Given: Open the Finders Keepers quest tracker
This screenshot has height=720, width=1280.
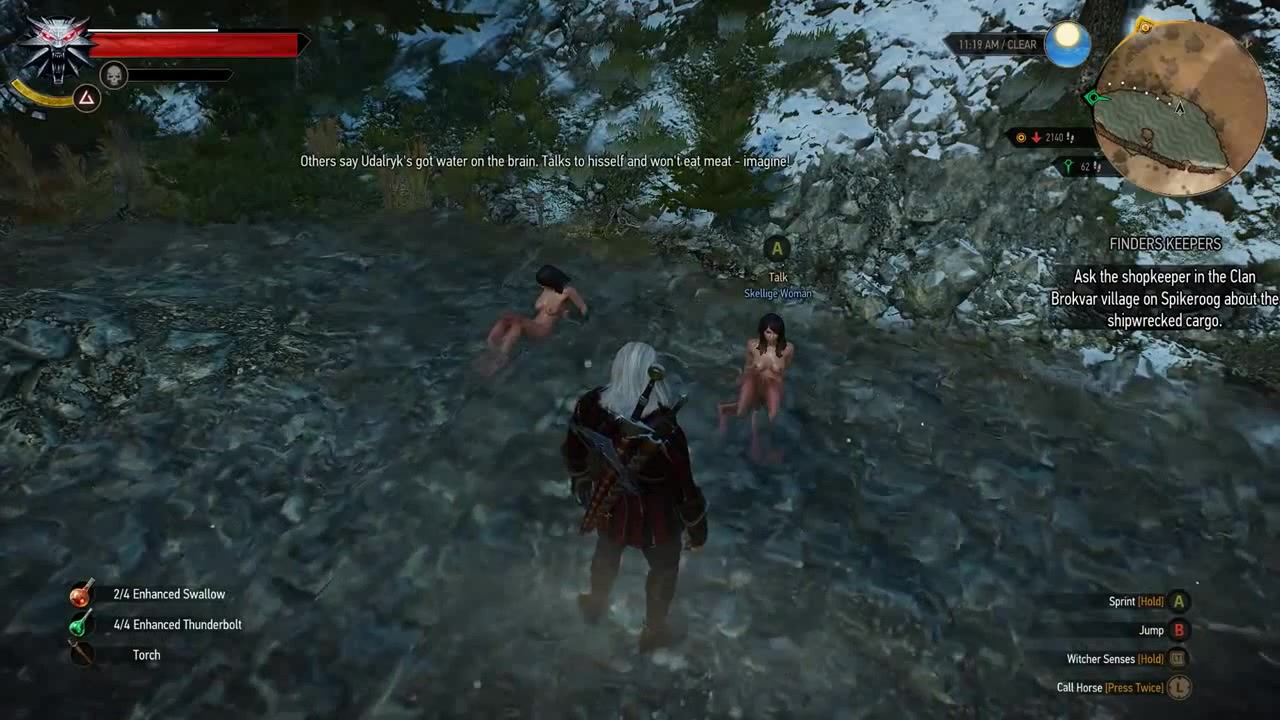Looking at the screenshot, I should click(1165, 244).
